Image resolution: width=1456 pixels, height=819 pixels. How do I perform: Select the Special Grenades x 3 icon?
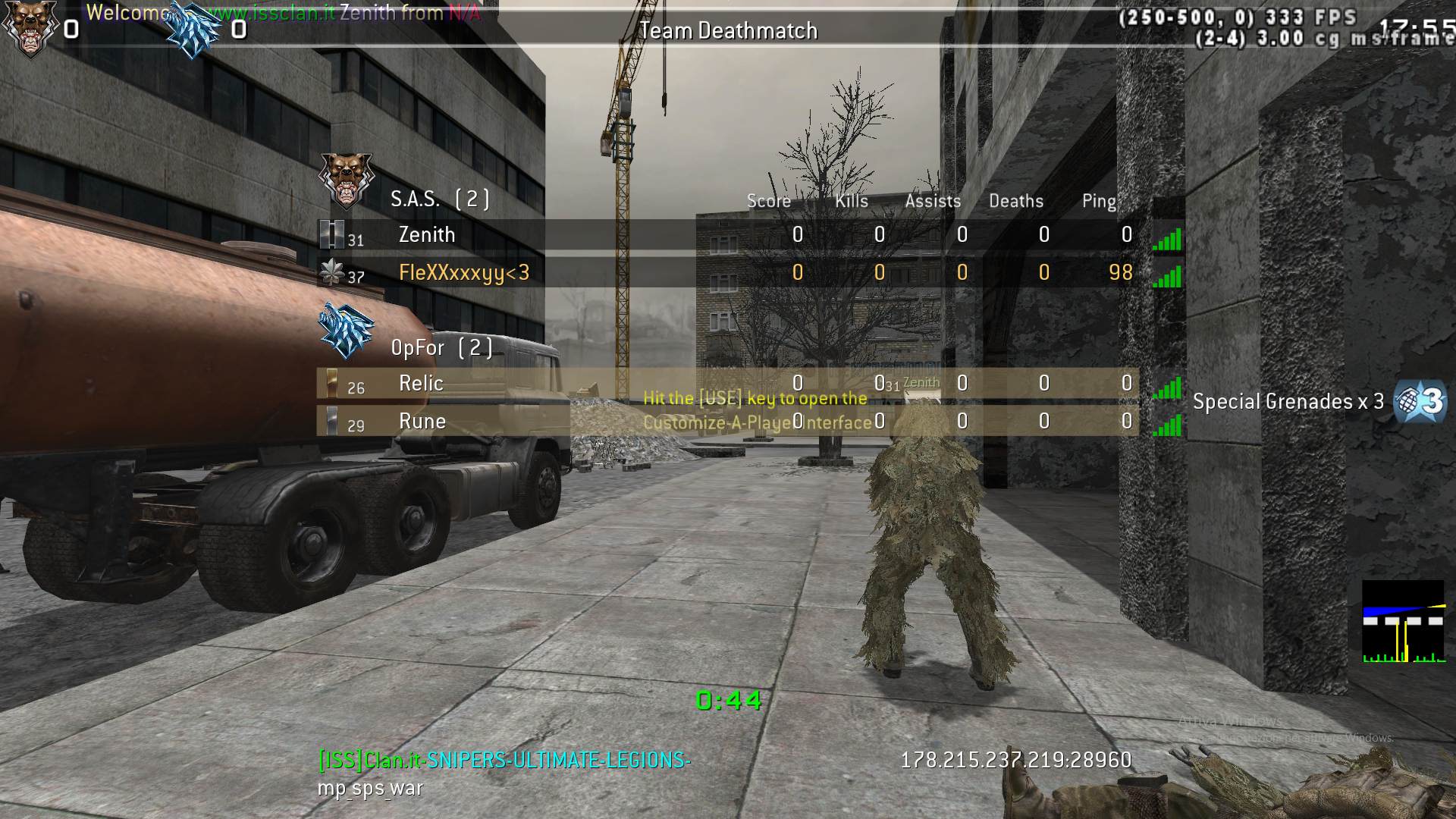pos(1420,401)
